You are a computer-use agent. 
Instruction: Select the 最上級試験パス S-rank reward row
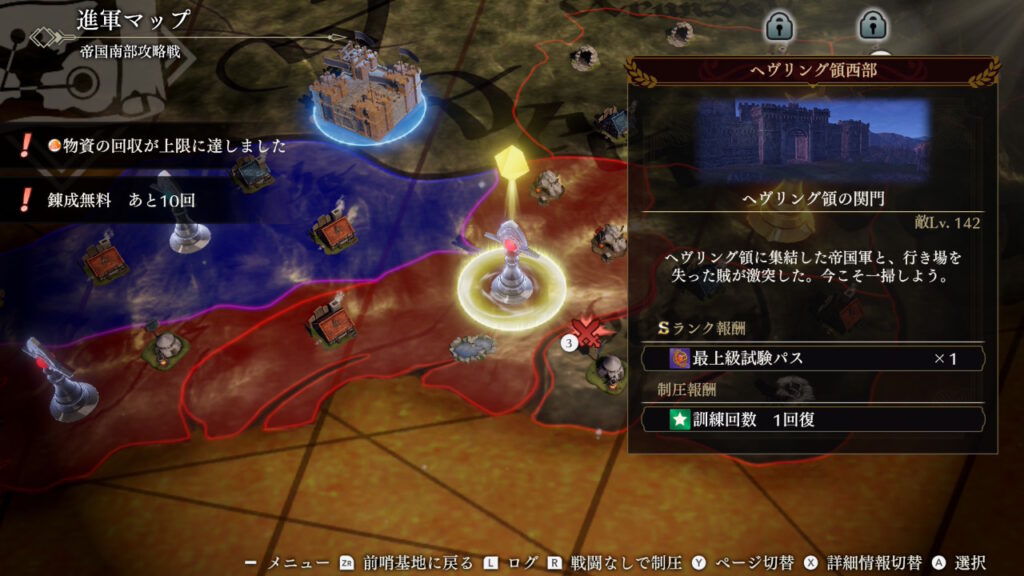tap(813, 358)
